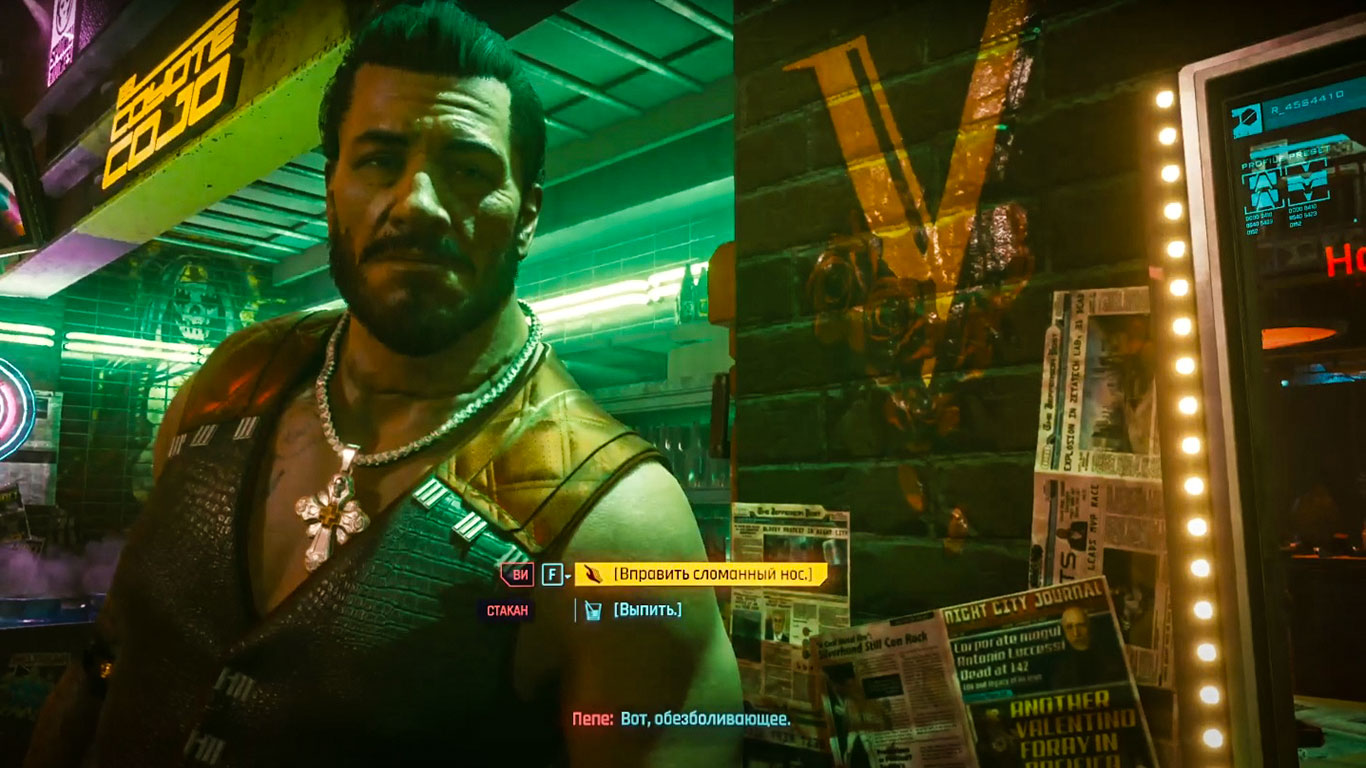Click the drink glass icon next to [Выпить.]
Viewport: 1366px width, 768px height.
pos(594,608)
